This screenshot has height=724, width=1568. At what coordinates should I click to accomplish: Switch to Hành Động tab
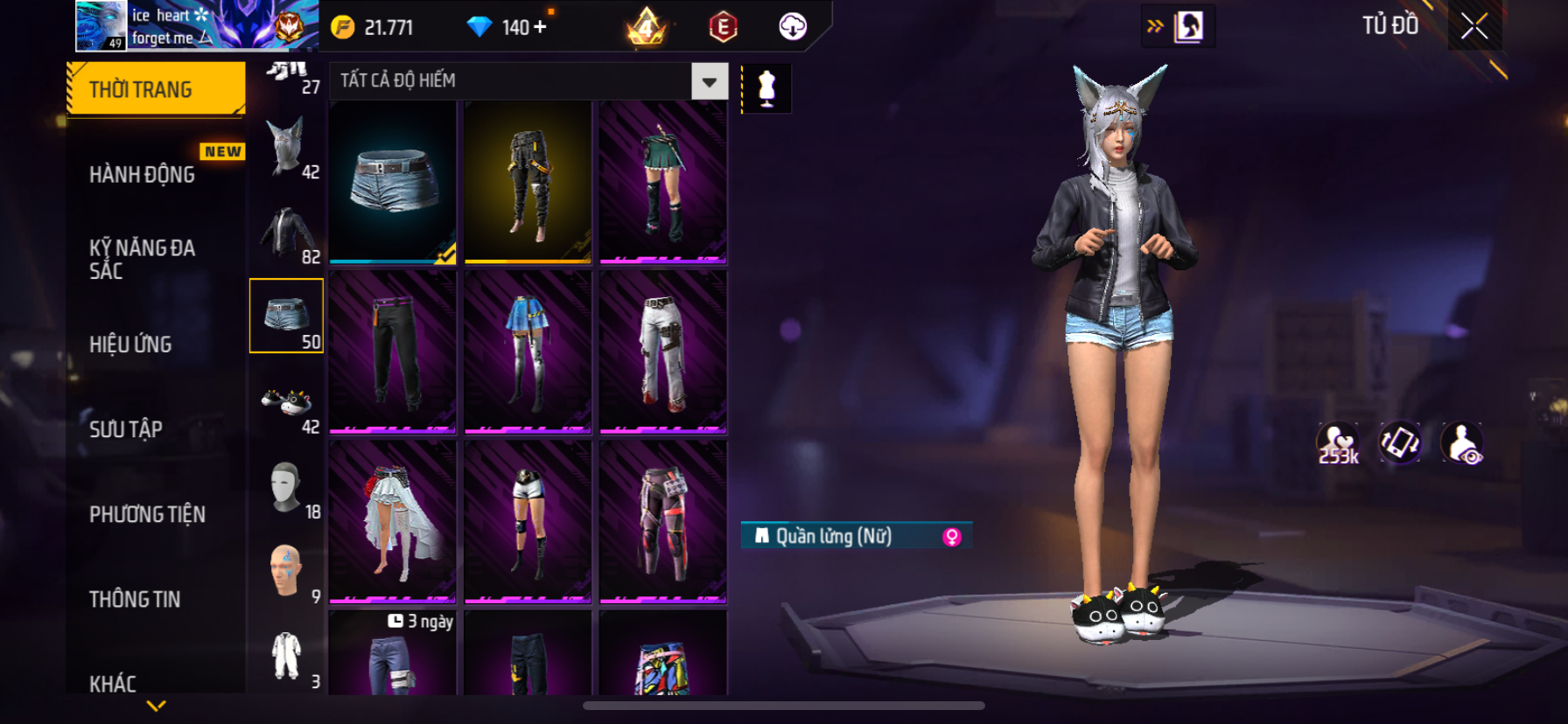tap(143, 174)
